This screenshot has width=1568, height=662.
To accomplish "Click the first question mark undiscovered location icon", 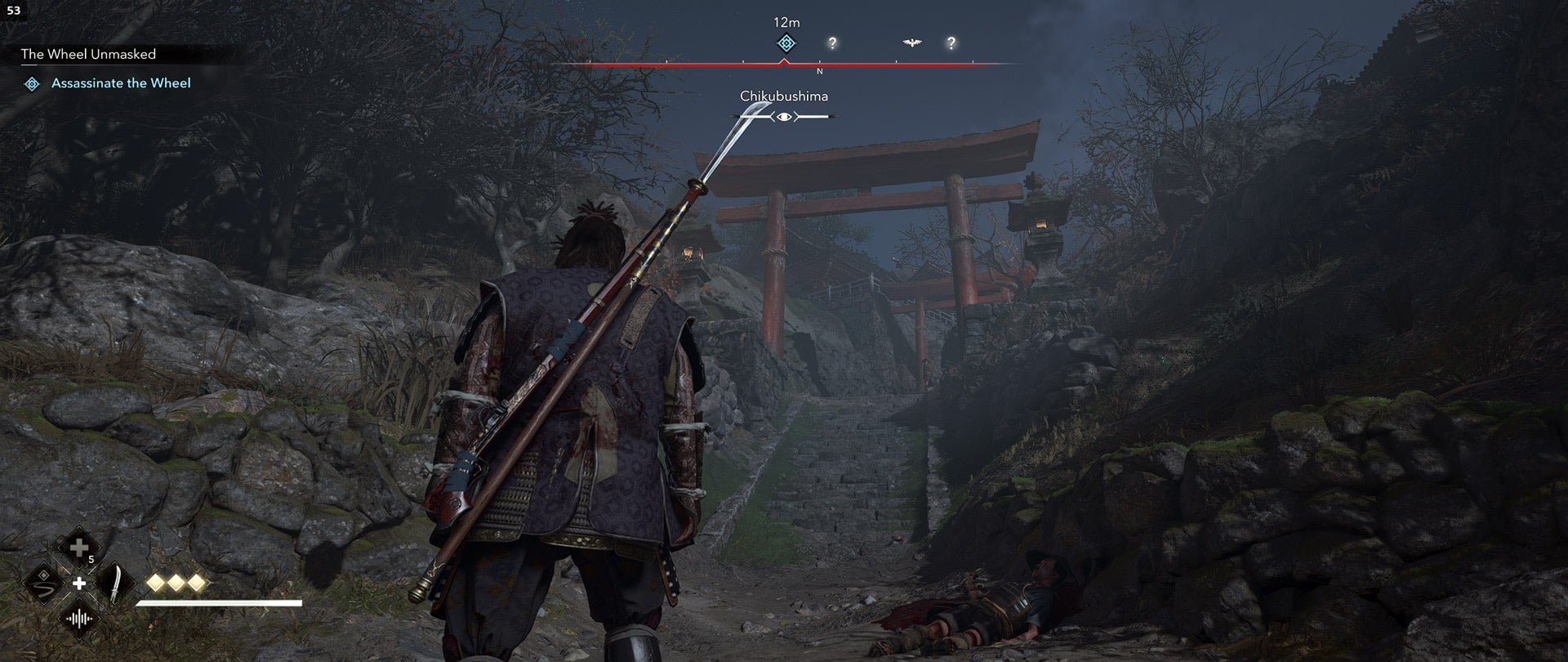I will (x=833, y=42).
